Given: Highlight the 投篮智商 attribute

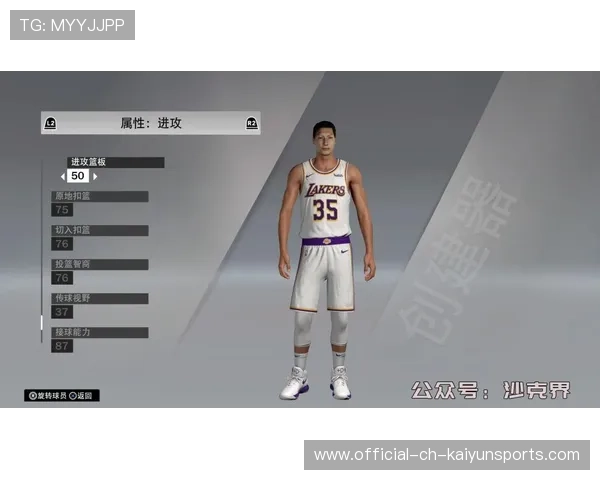Looking at the screenshot, I should pos(100,265).
